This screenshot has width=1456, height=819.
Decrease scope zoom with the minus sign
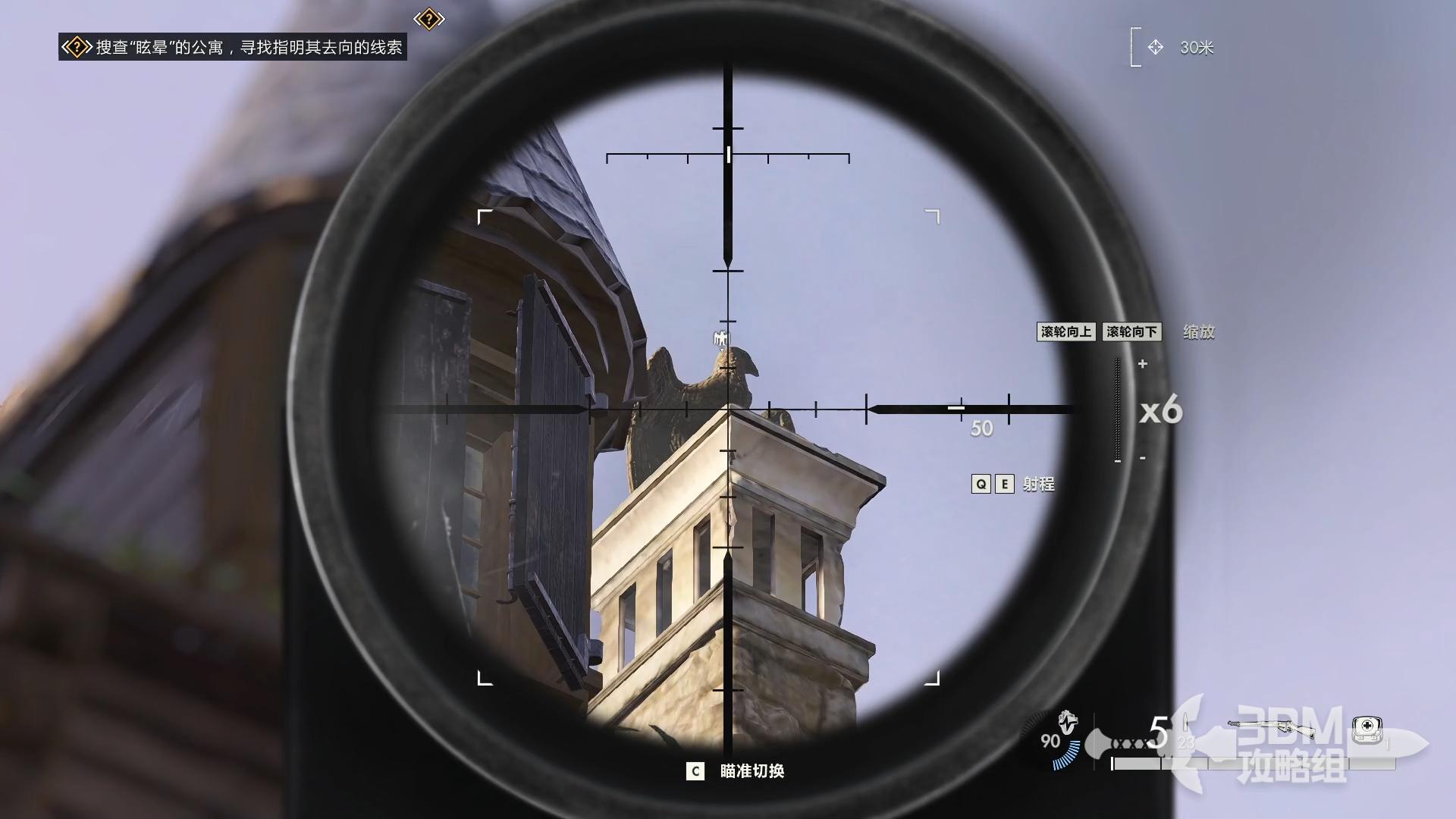(x=1143, y=458)
